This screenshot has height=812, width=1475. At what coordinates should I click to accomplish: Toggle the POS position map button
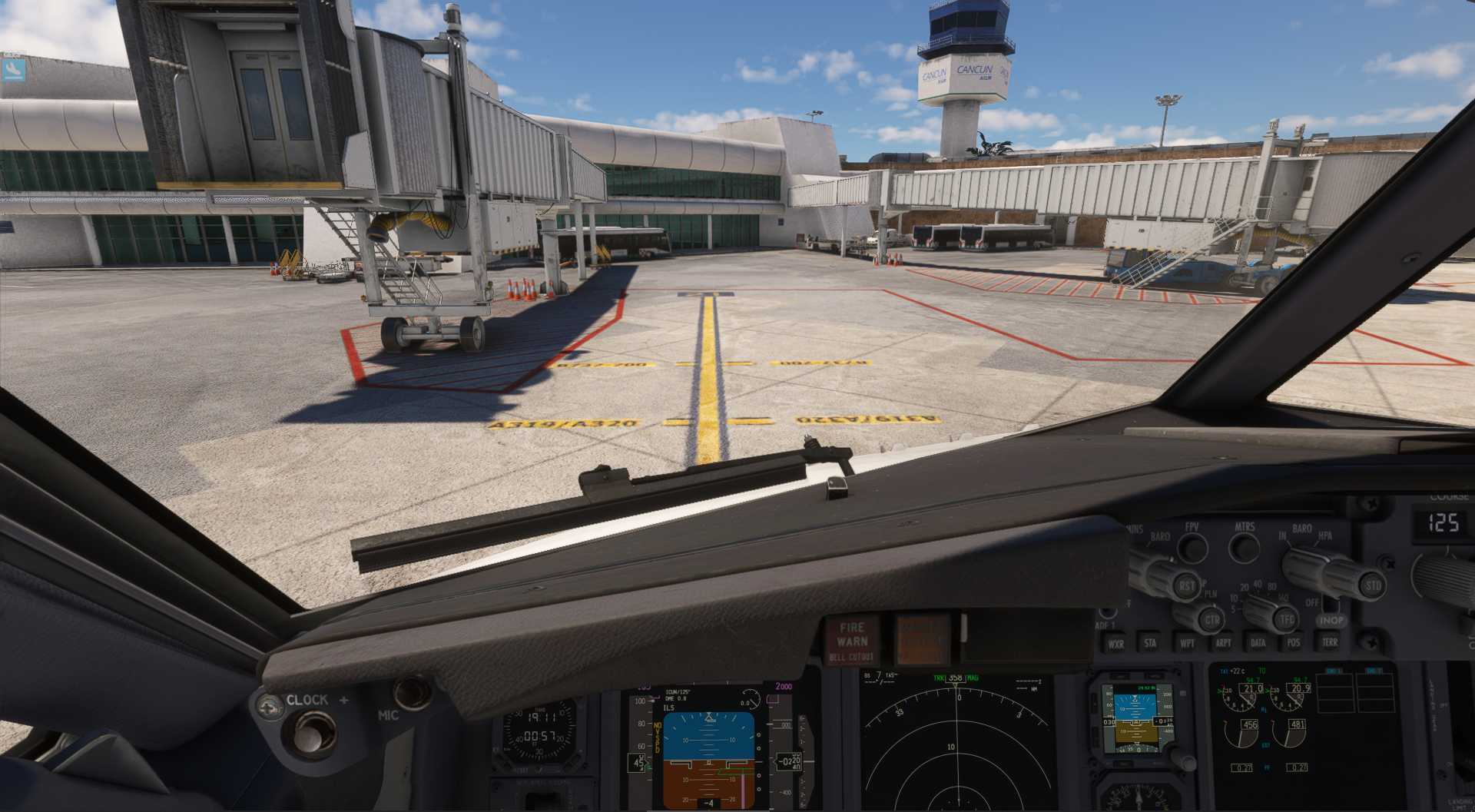[1294, 643]
